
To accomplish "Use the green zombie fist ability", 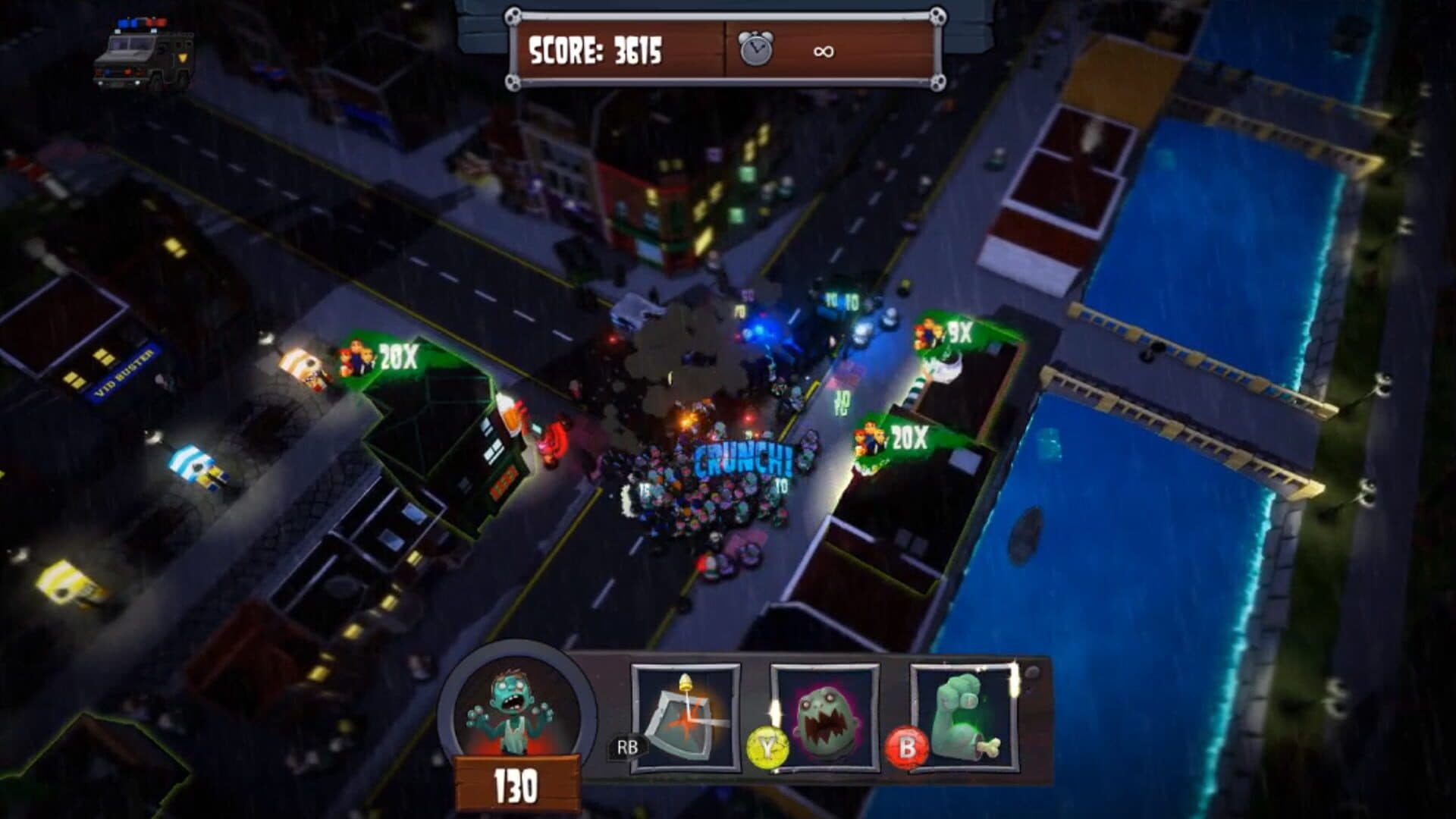I will click(964, 717).
